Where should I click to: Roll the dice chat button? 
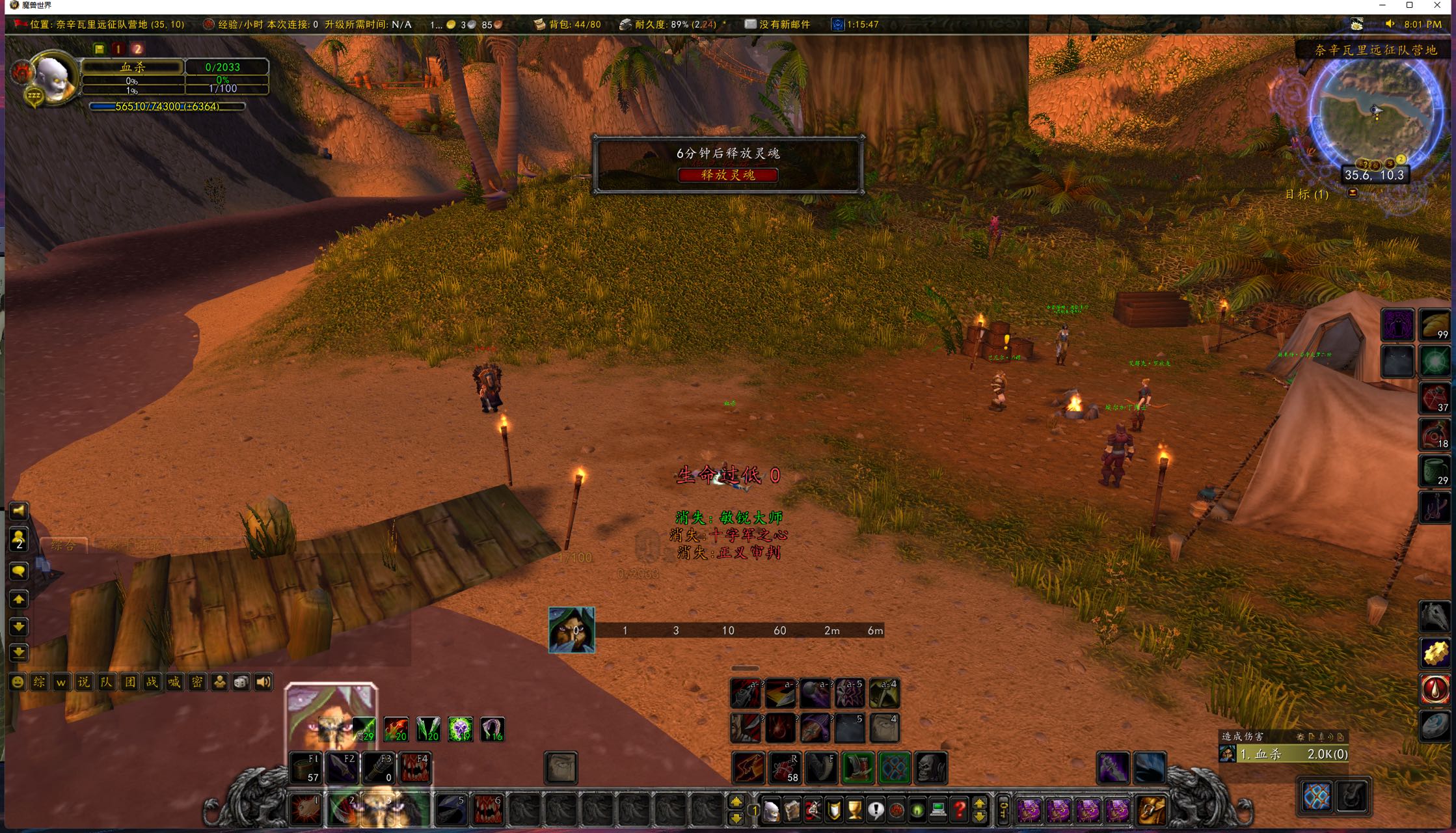coord(241,682)
